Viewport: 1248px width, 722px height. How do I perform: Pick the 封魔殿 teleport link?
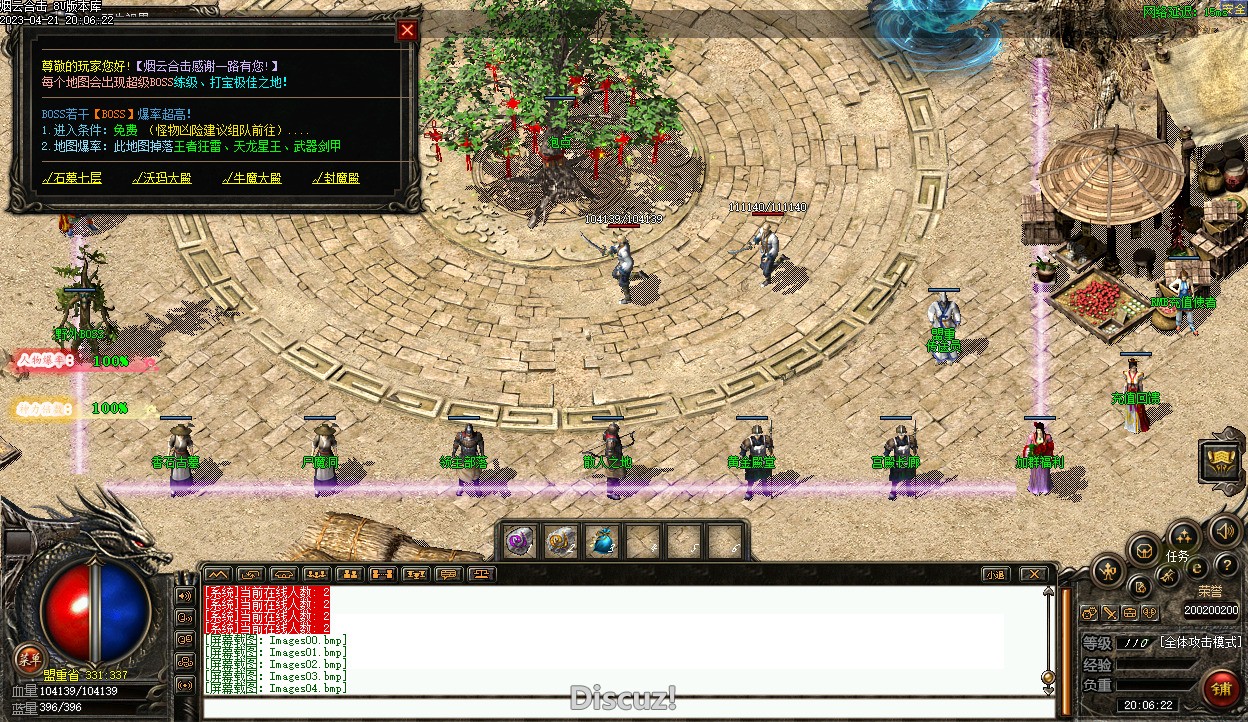(335, 179)
